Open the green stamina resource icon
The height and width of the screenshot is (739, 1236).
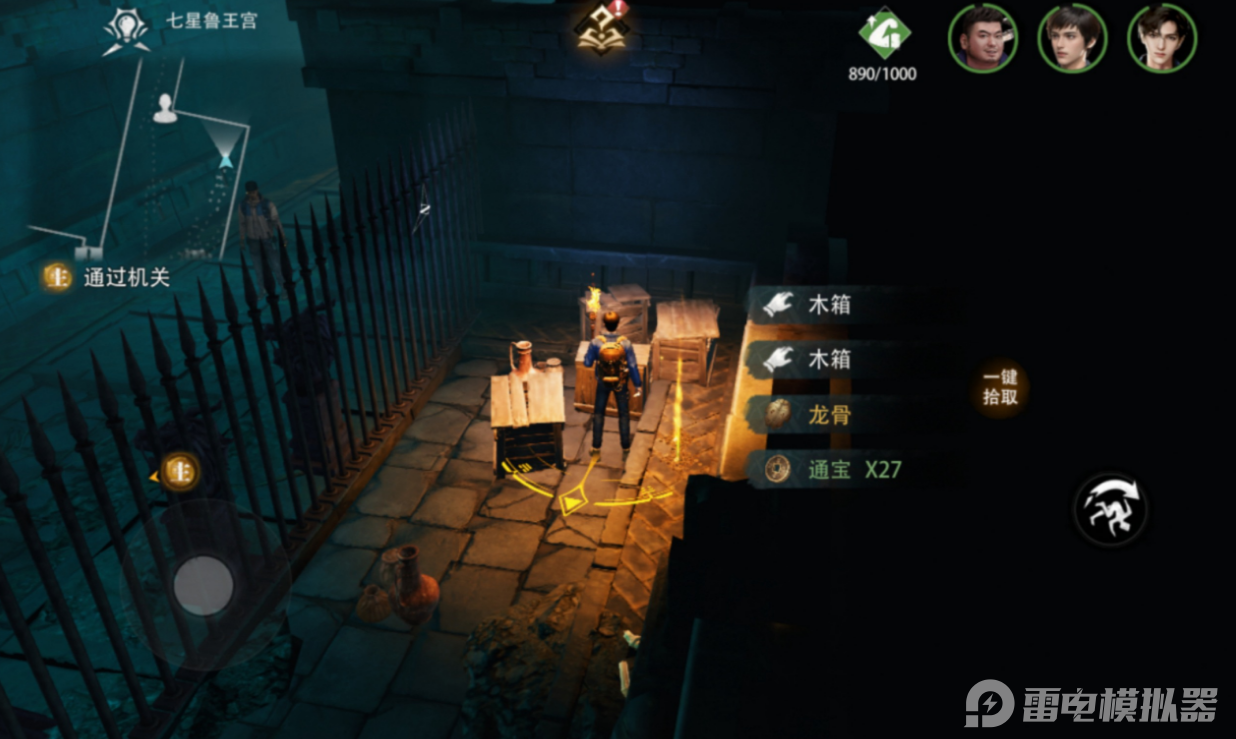[x=884, y=36]
